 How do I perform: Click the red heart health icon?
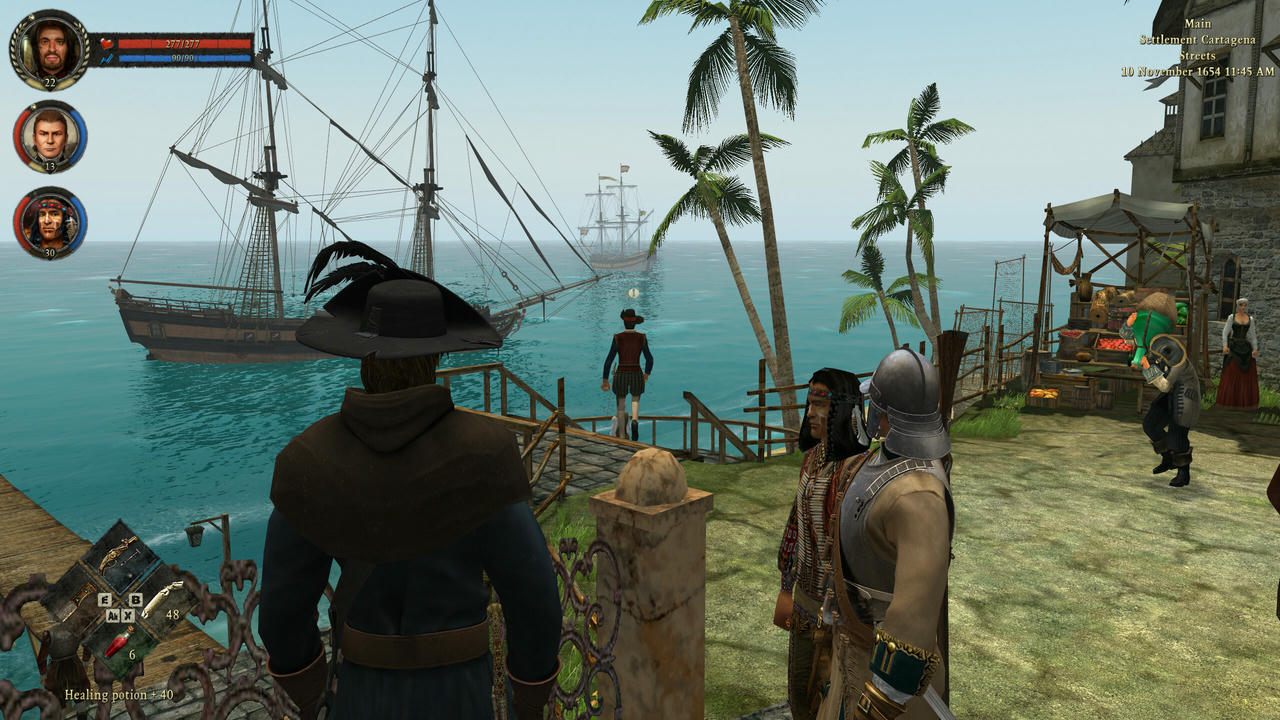[x=106, y=43]
